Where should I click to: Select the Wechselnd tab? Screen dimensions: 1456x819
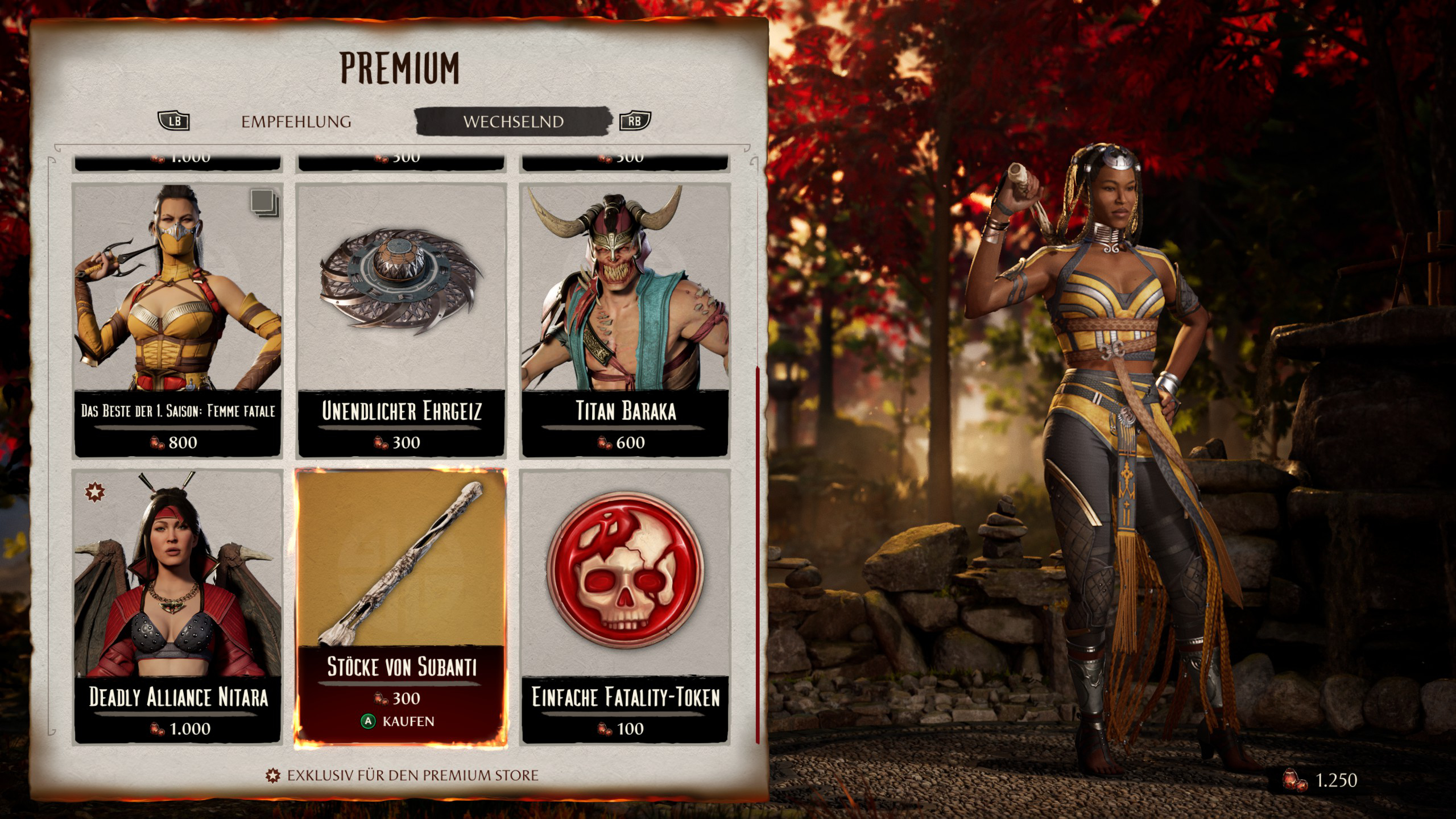[513, 122]
